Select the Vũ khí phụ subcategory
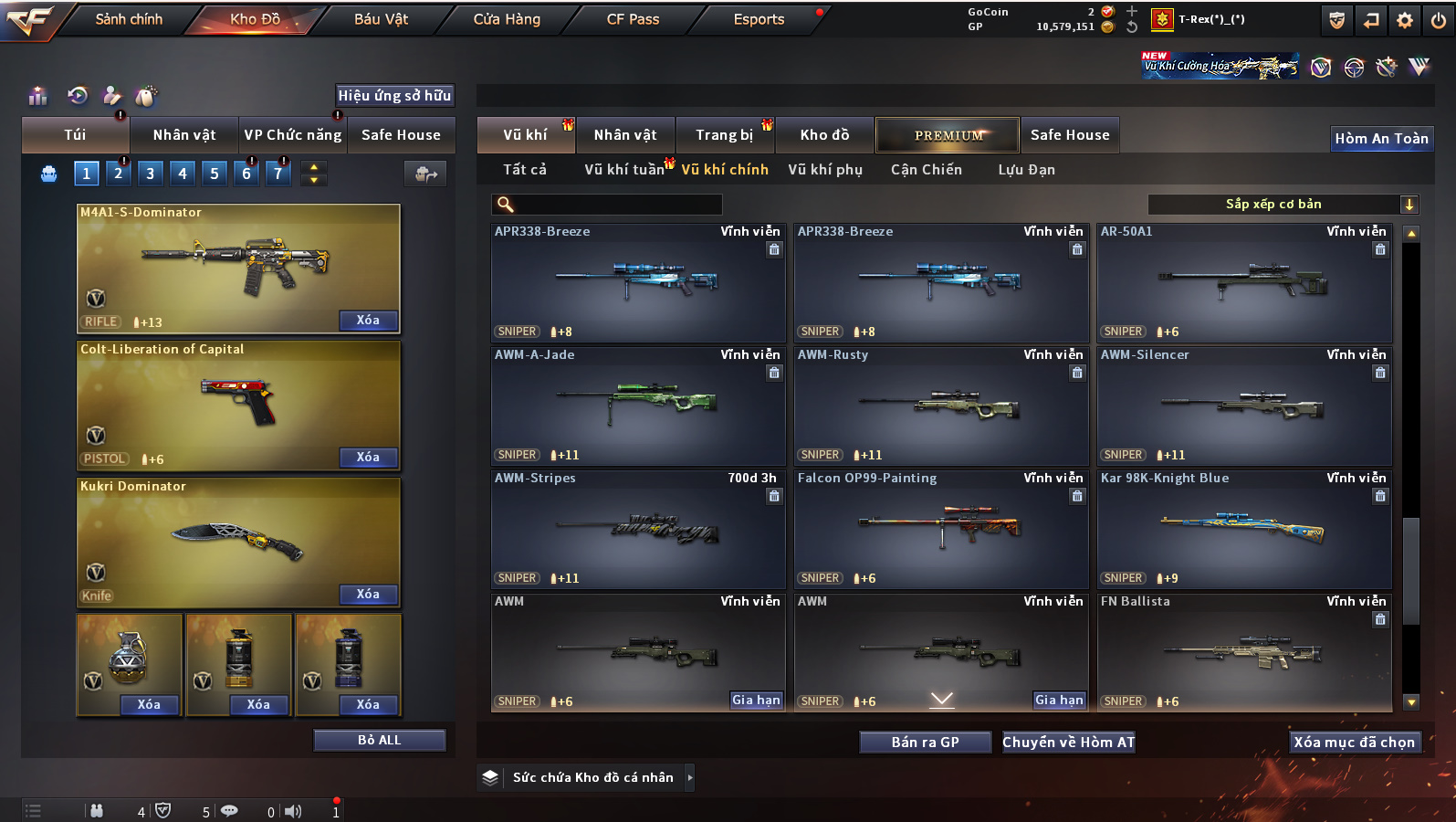 825,170
